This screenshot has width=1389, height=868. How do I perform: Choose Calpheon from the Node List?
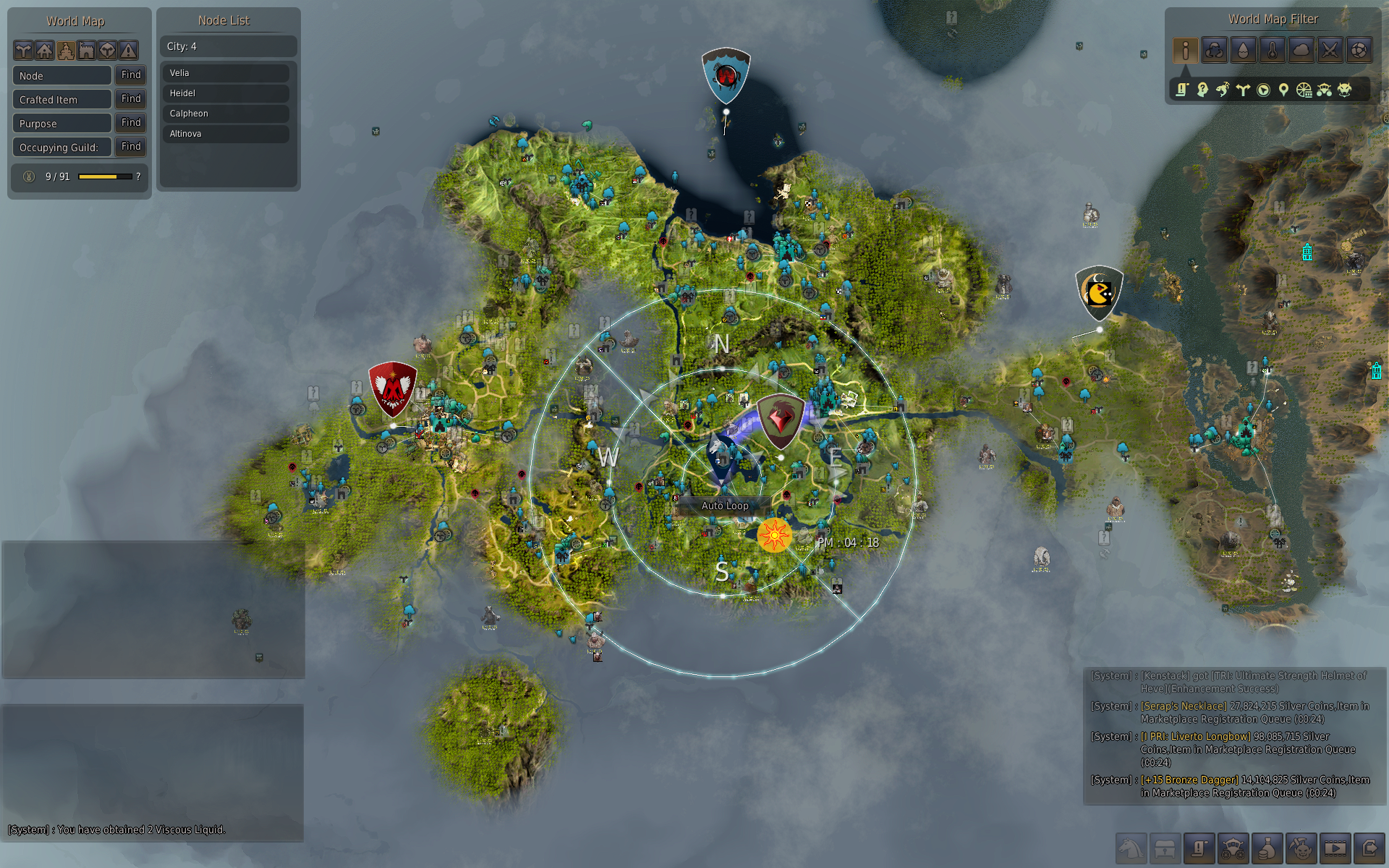click(226, 114)
